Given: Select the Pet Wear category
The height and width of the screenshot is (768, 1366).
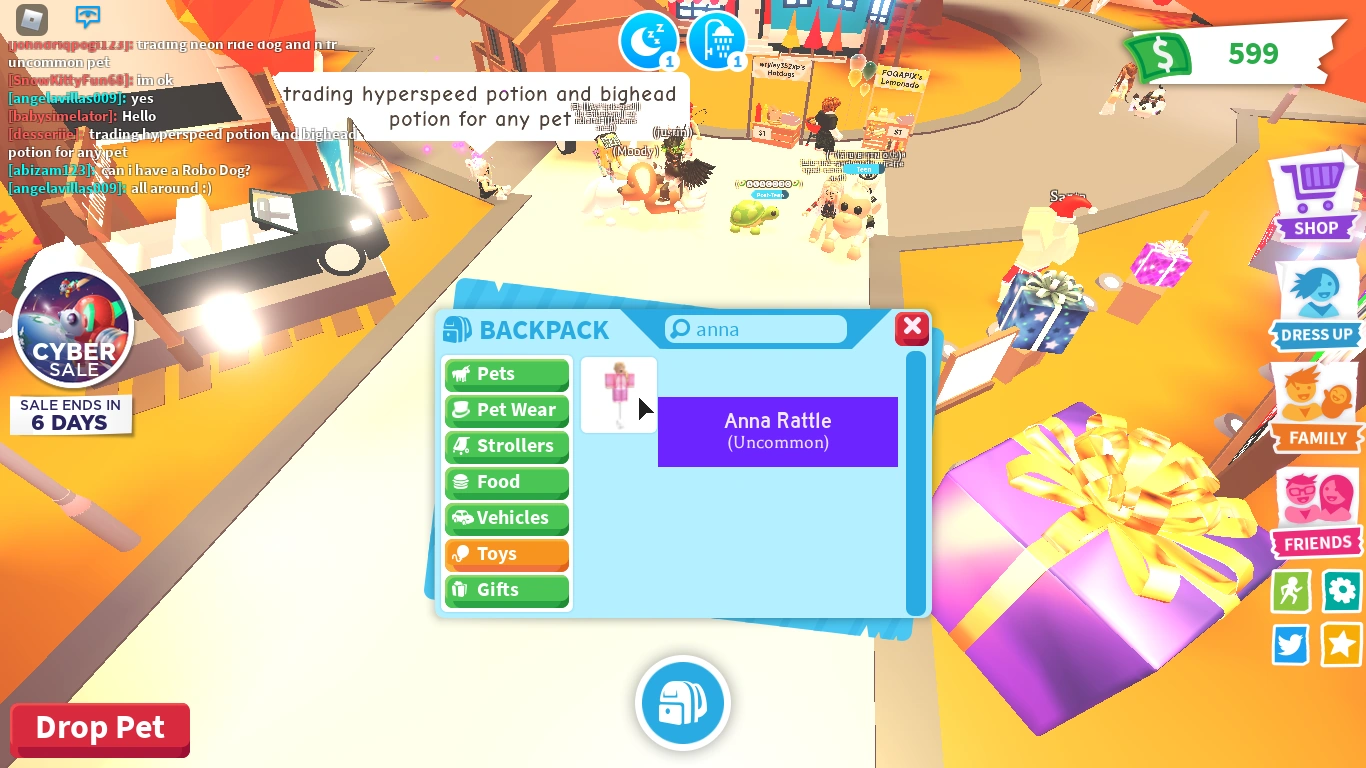Looking at the screenshot, I should 506,410.
